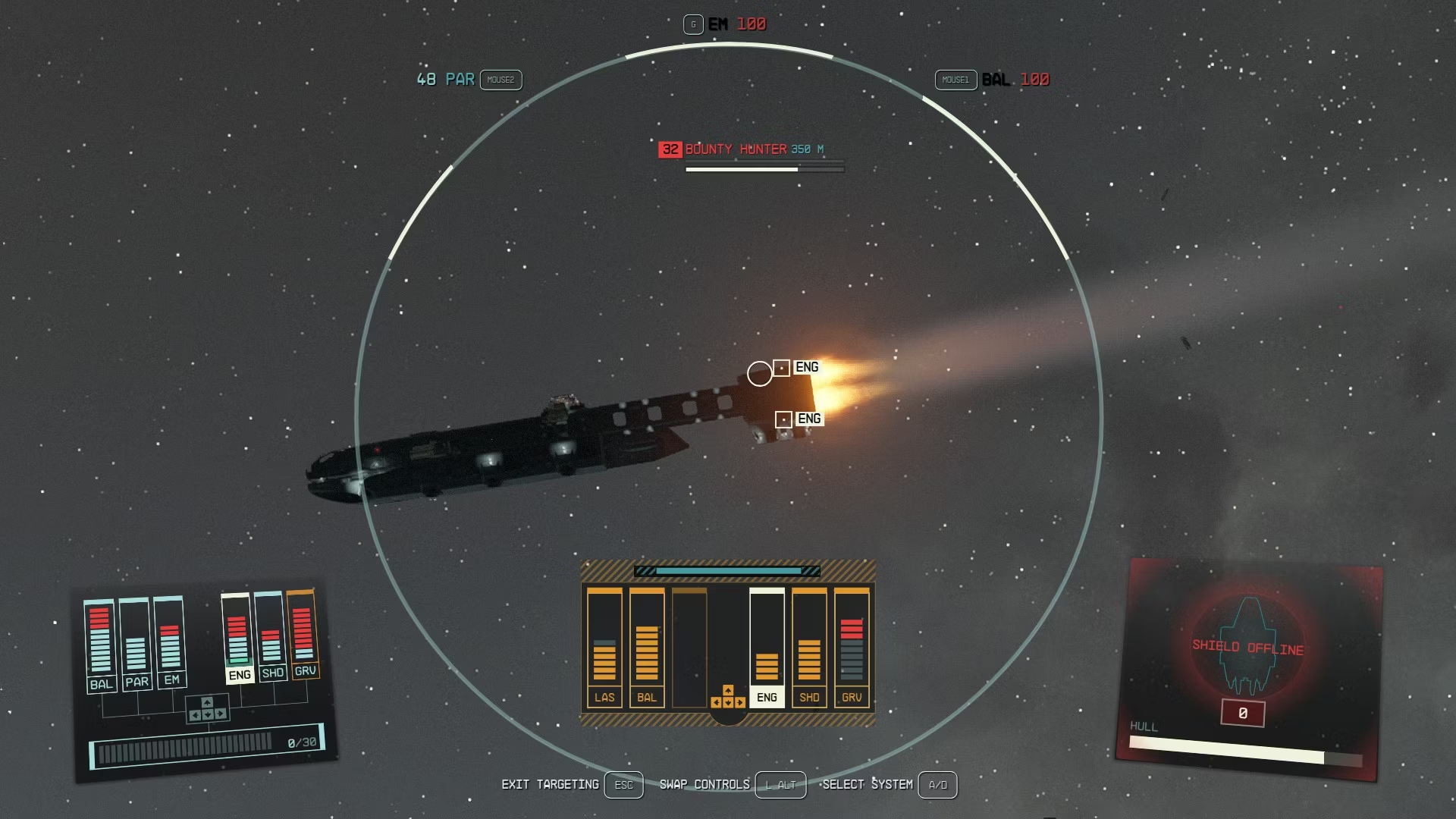The width and height of the screenshot is (1456, 819).
Task: Select the GRV column in power allocation
Action: 852,647
